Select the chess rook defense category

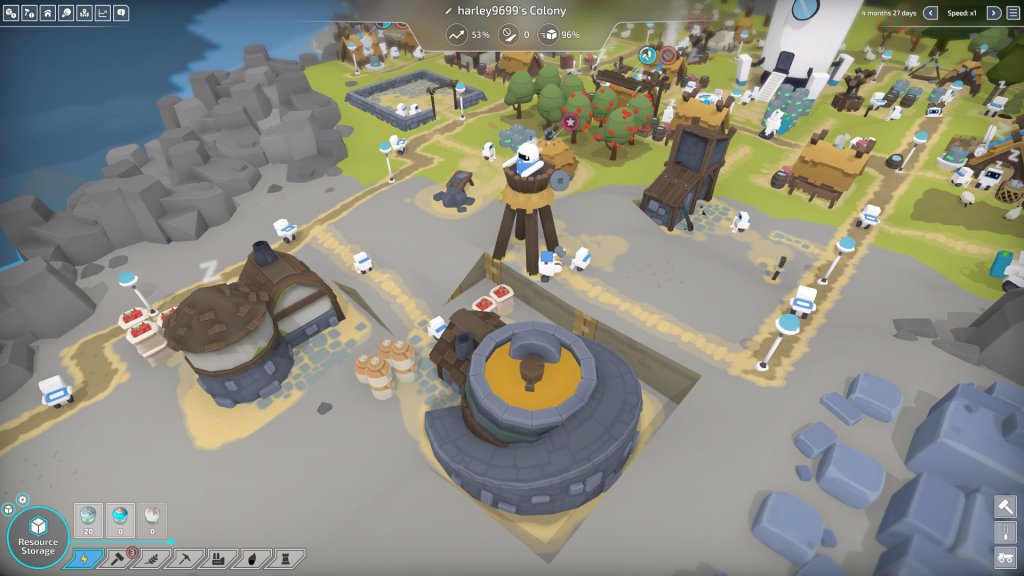[x=285, y=558]
